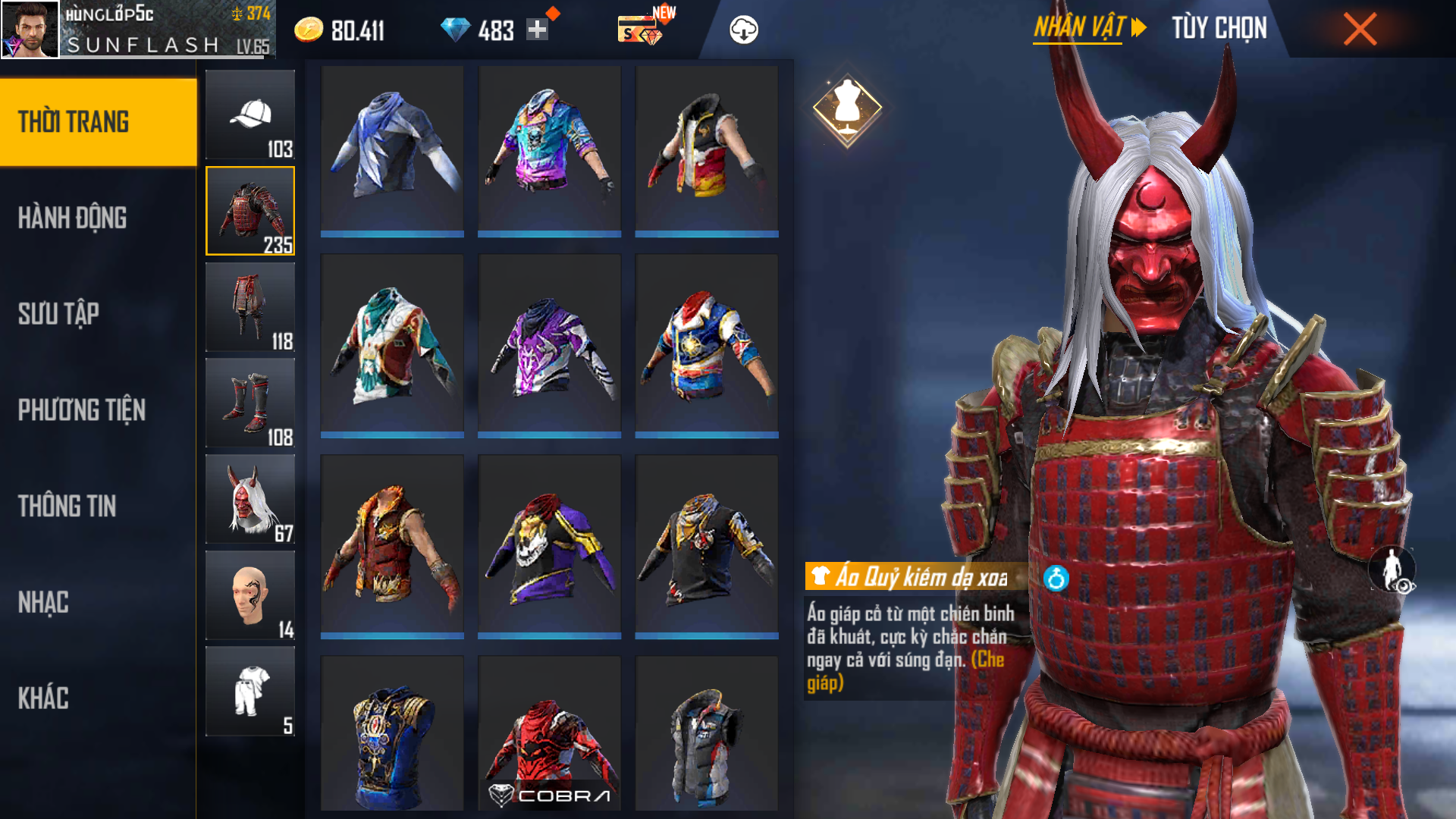Select the bald head face category

[250, 595]
